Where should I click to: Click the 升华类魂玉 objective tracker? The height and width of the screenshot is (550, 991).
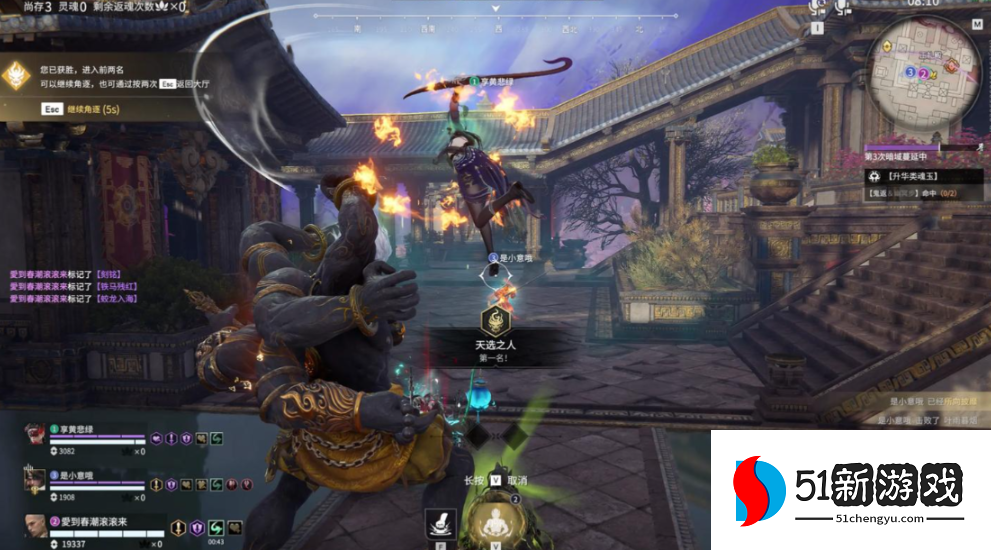click(915, 176)
